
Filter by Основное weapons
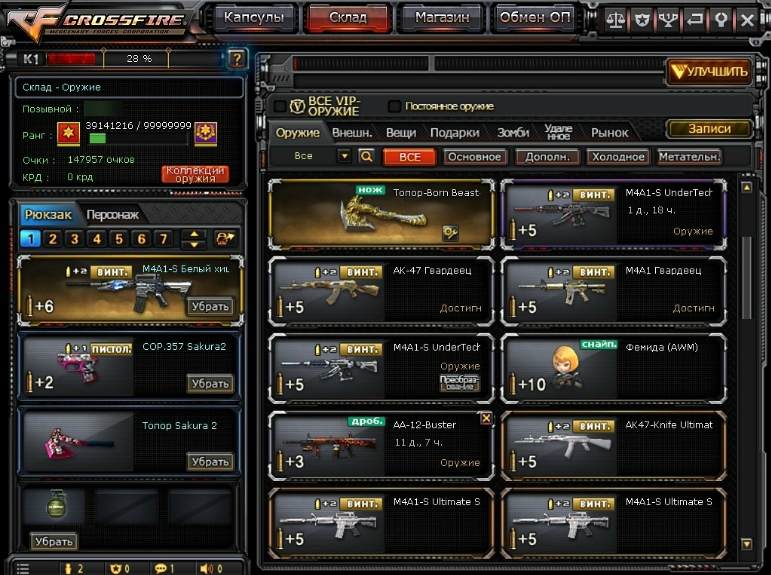tap(474, 157)
